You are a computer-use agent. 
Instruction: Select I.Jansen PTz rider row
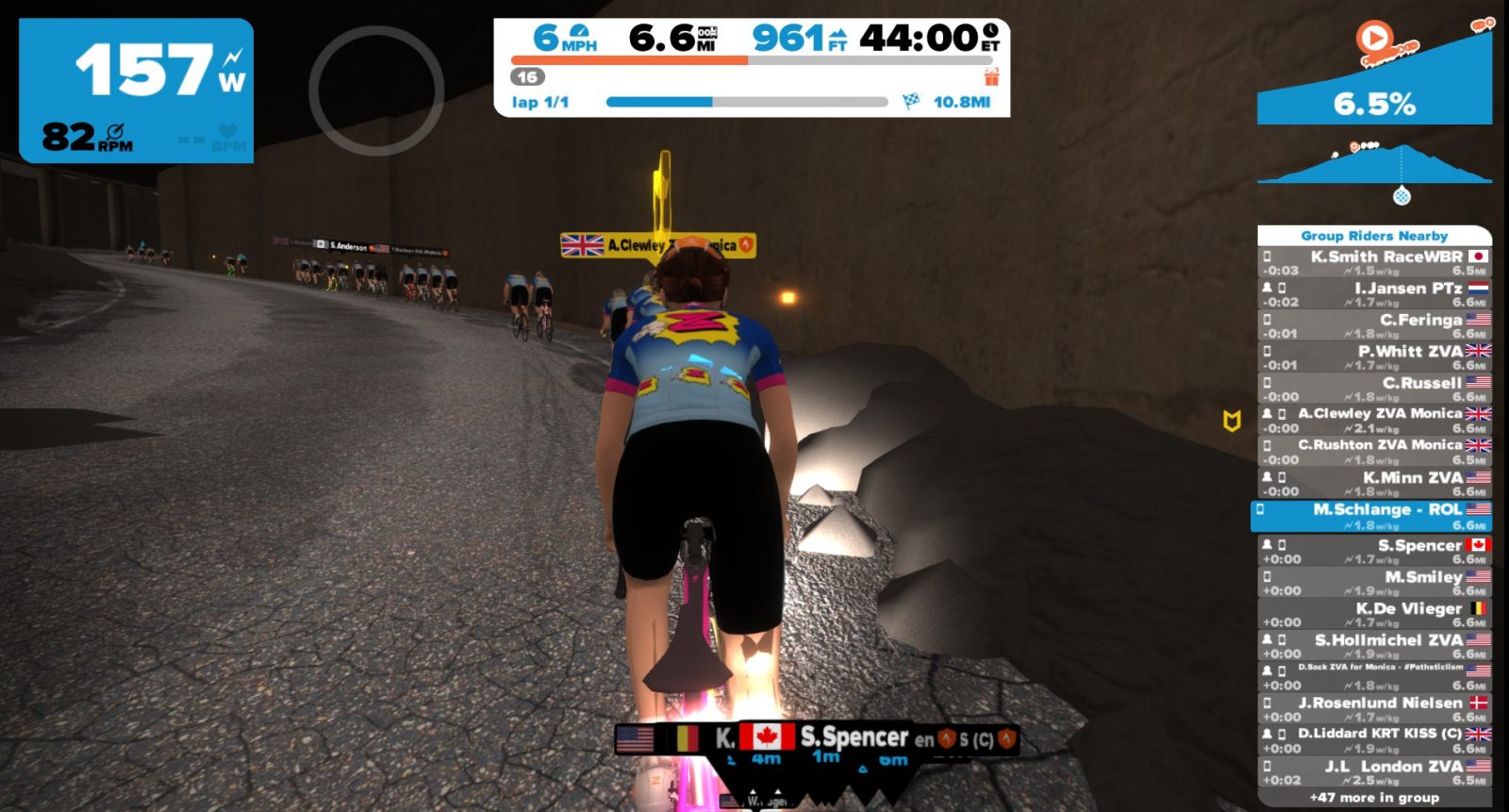(1374, 294)
